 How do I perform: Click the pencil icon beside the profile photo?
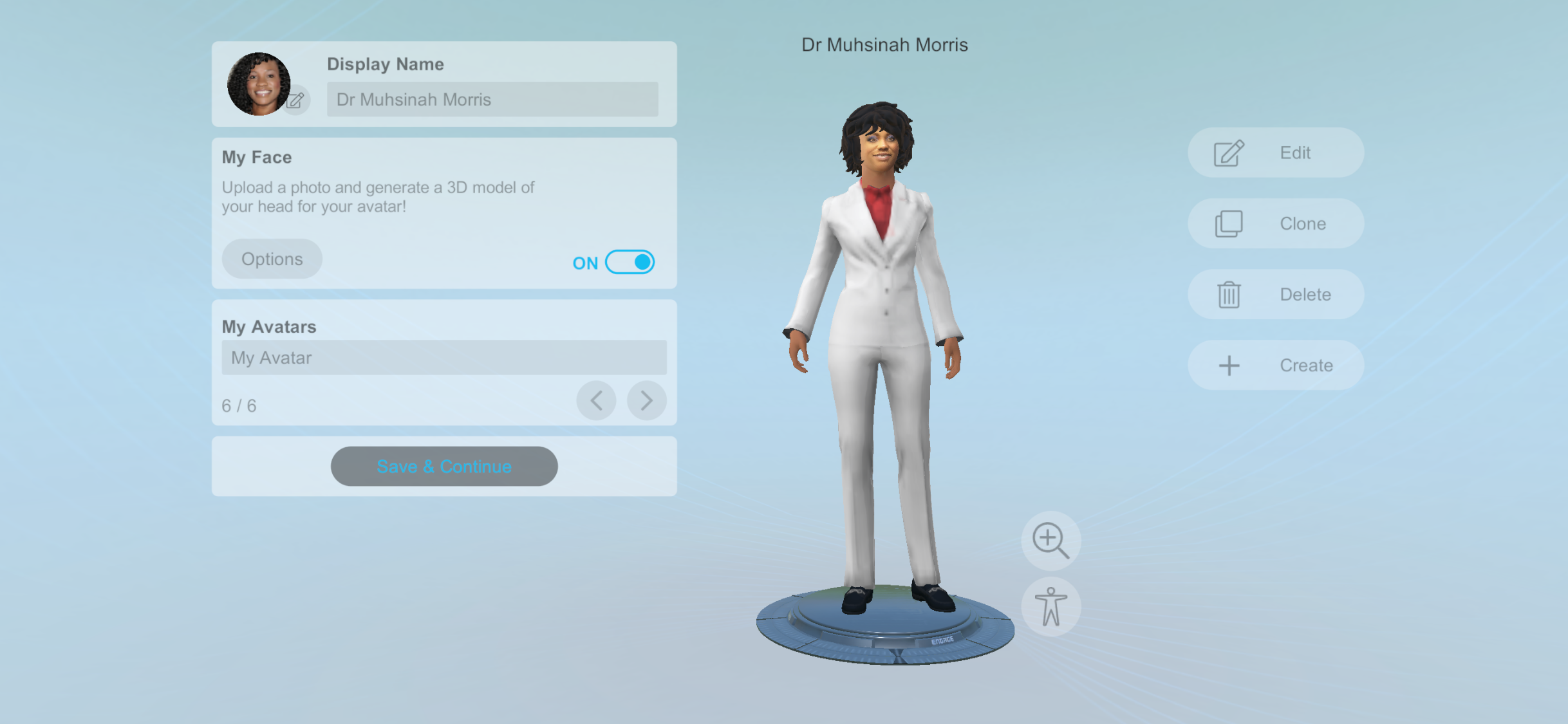(295, 100)
